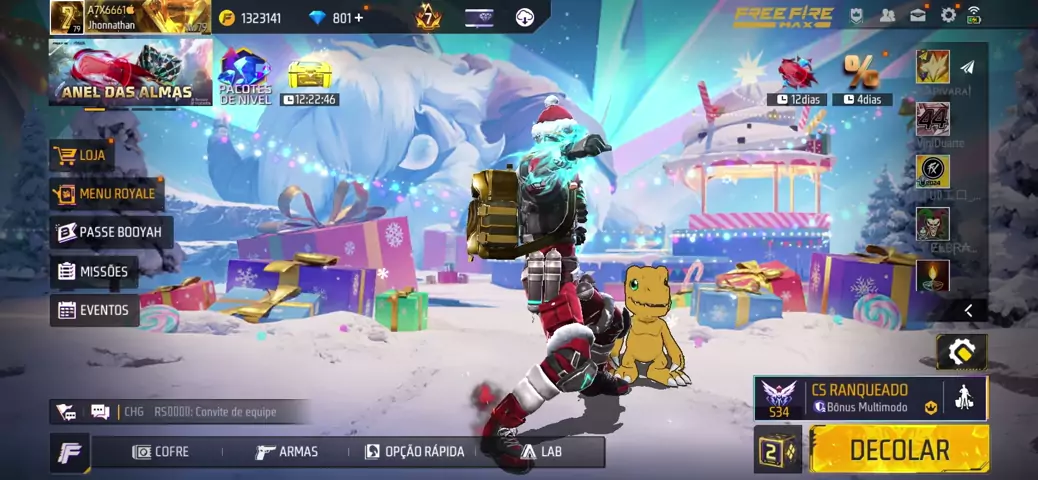View MISSÕES list
This screenshot has width=1038, height=480.
tap(94, 271)
